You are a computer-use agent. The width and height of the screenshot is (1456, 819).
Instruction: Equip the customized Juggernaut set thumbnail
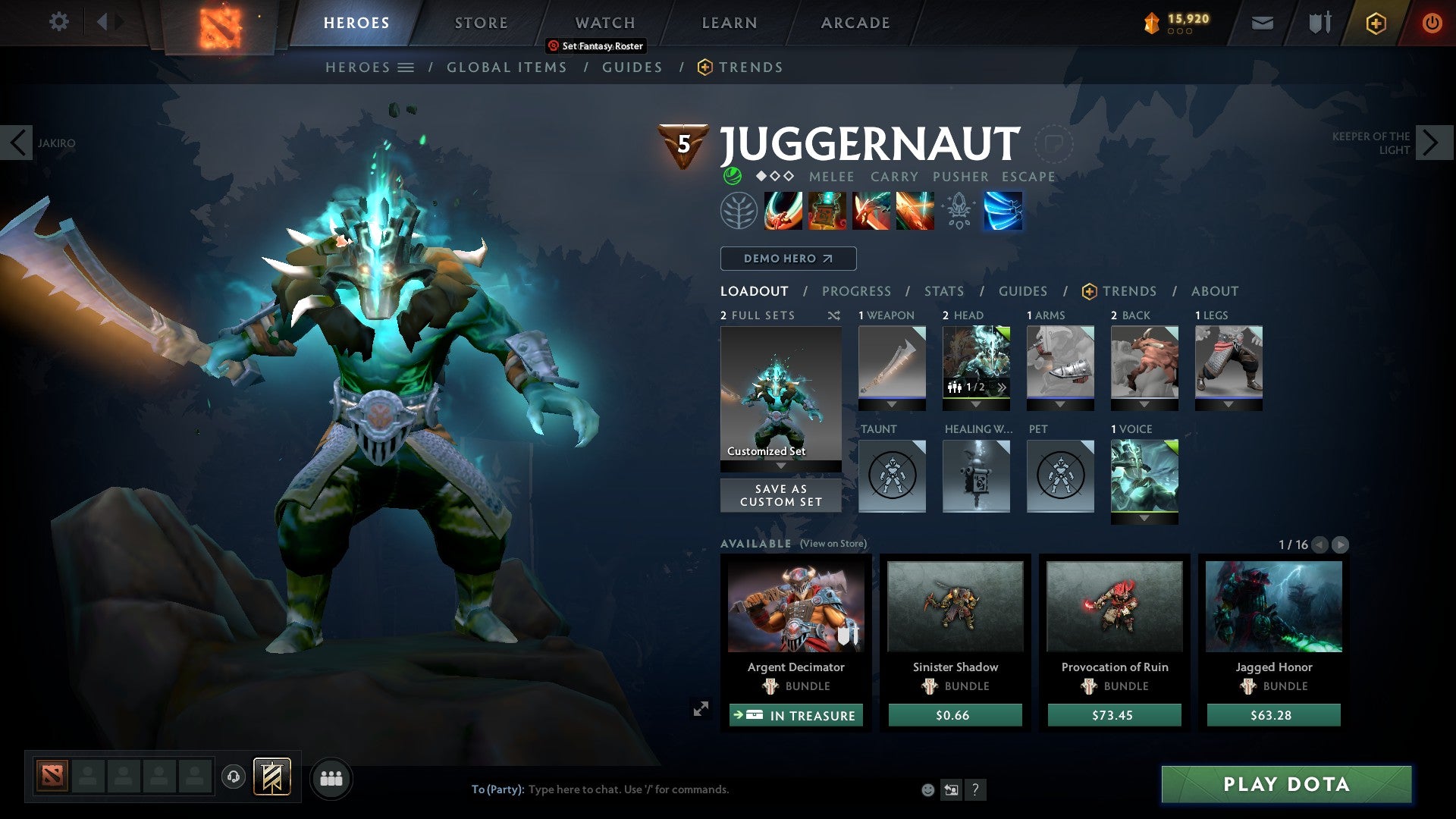(x=780, y=394)
